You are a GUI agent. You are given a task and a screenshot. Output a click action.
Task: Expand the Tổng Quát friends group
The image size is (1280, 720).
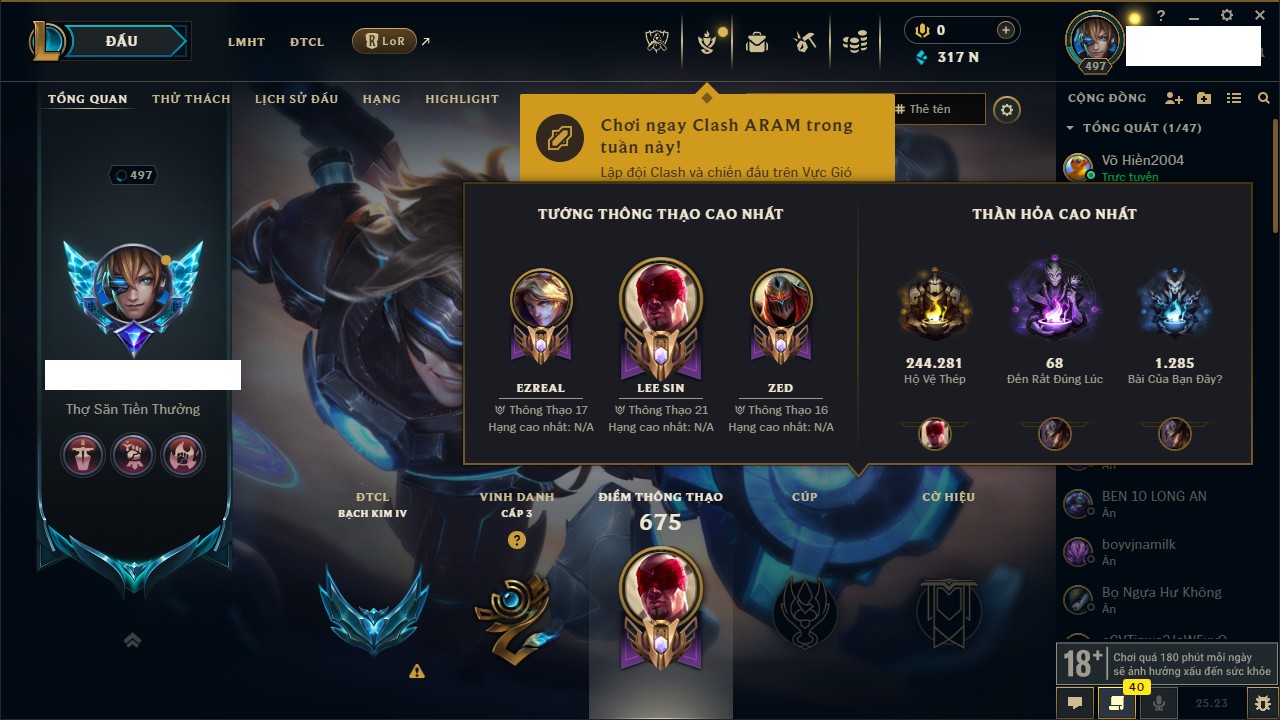1070,128
